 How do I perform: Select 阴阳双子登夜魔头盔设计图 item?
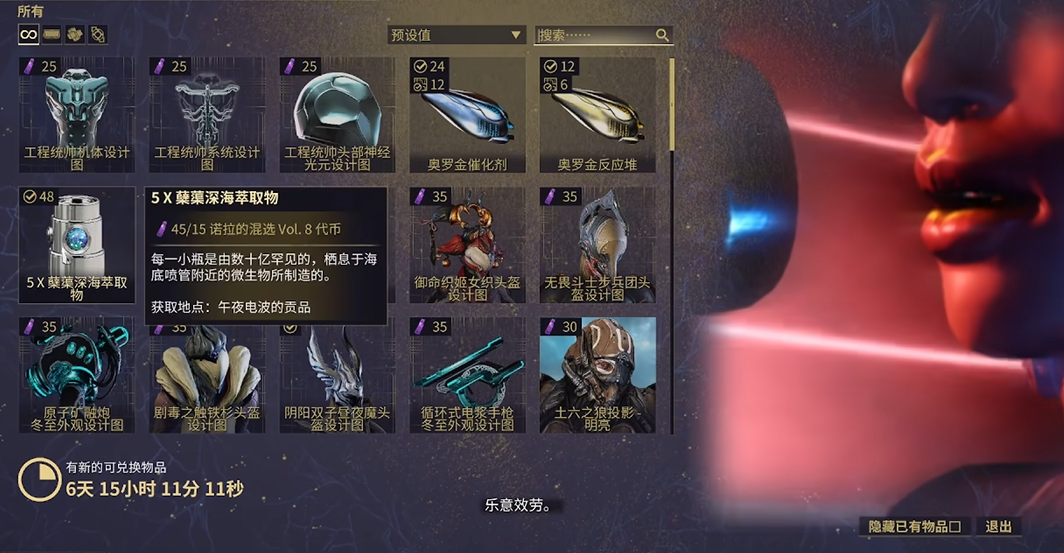click(x=337, y=375)
